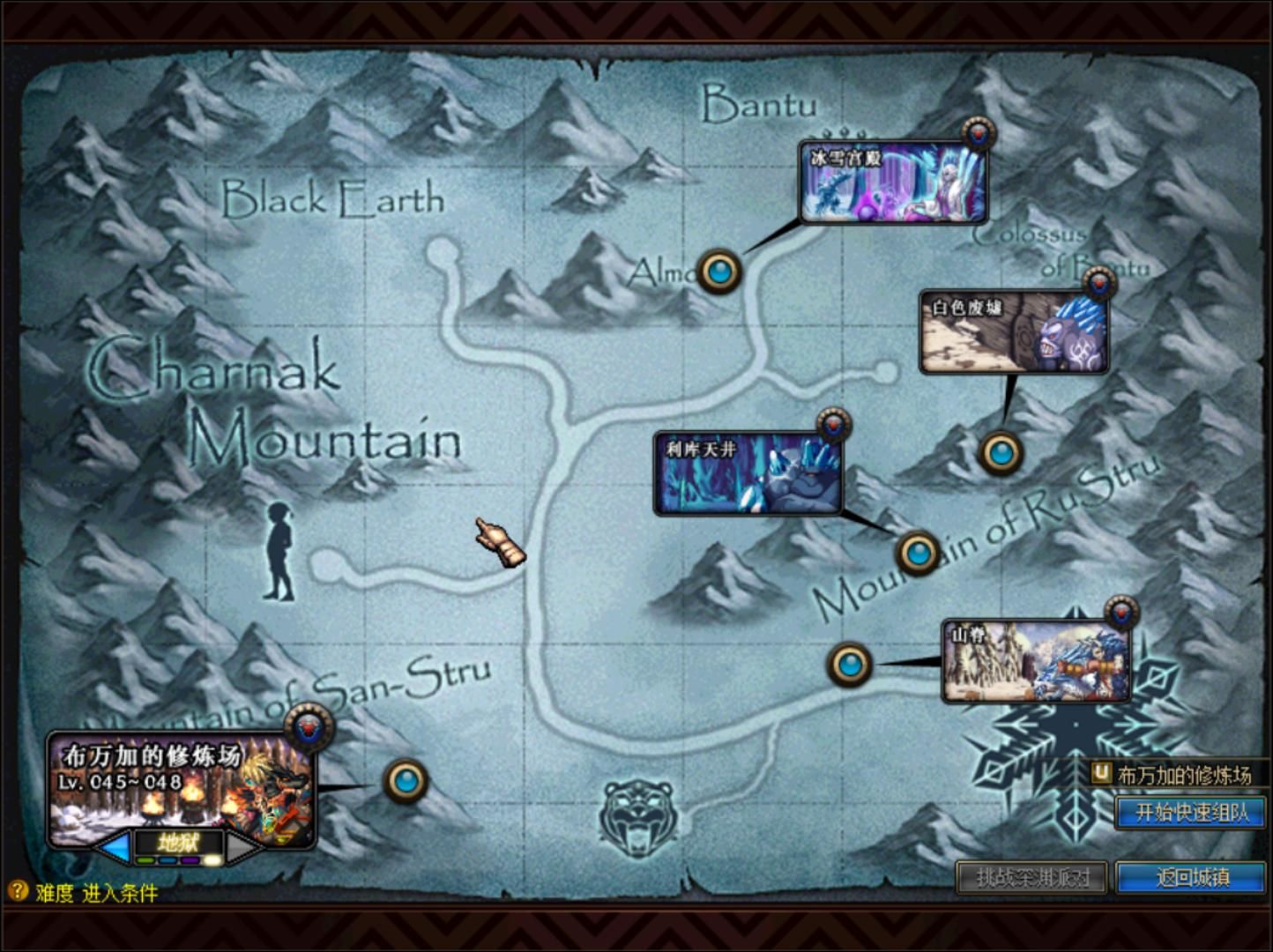1273x952 pixels.
Task: Click the red emblem badge on 冰雪宫殿
Action: pyautogui.click(x=978, y=134)
